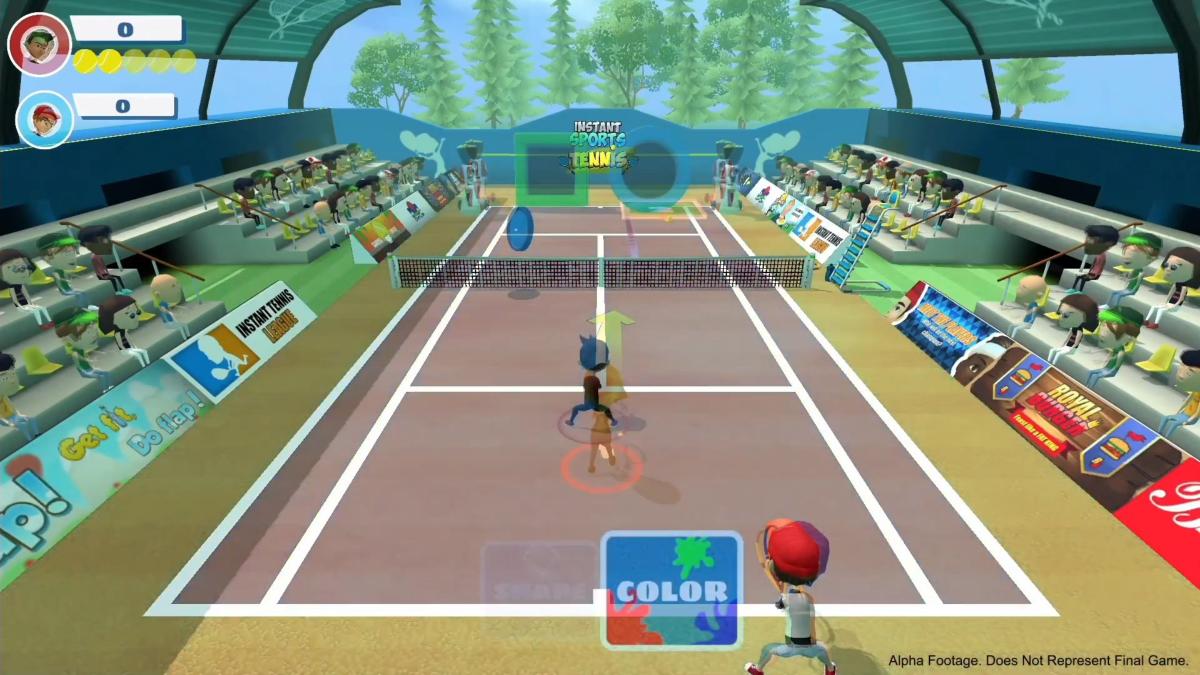The width and height of the screenshot is (1200, 675).
Task: Select the faded SHAPE card
Action: pyautogui.click(x=540, y=587)
